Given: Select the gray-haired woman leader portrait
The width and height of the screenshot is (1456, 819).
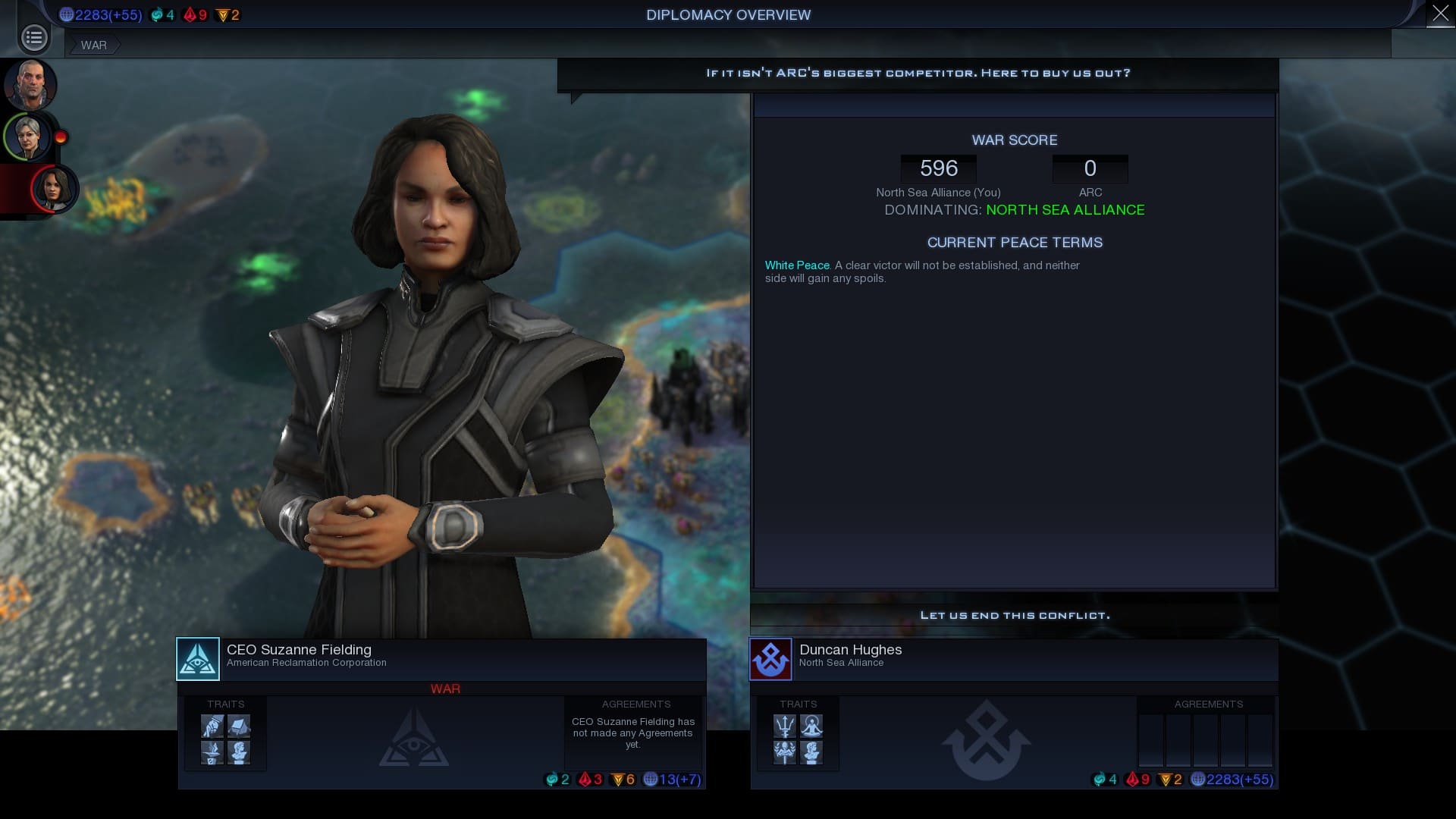Looking at the screenshot, I should pos(29,137).
